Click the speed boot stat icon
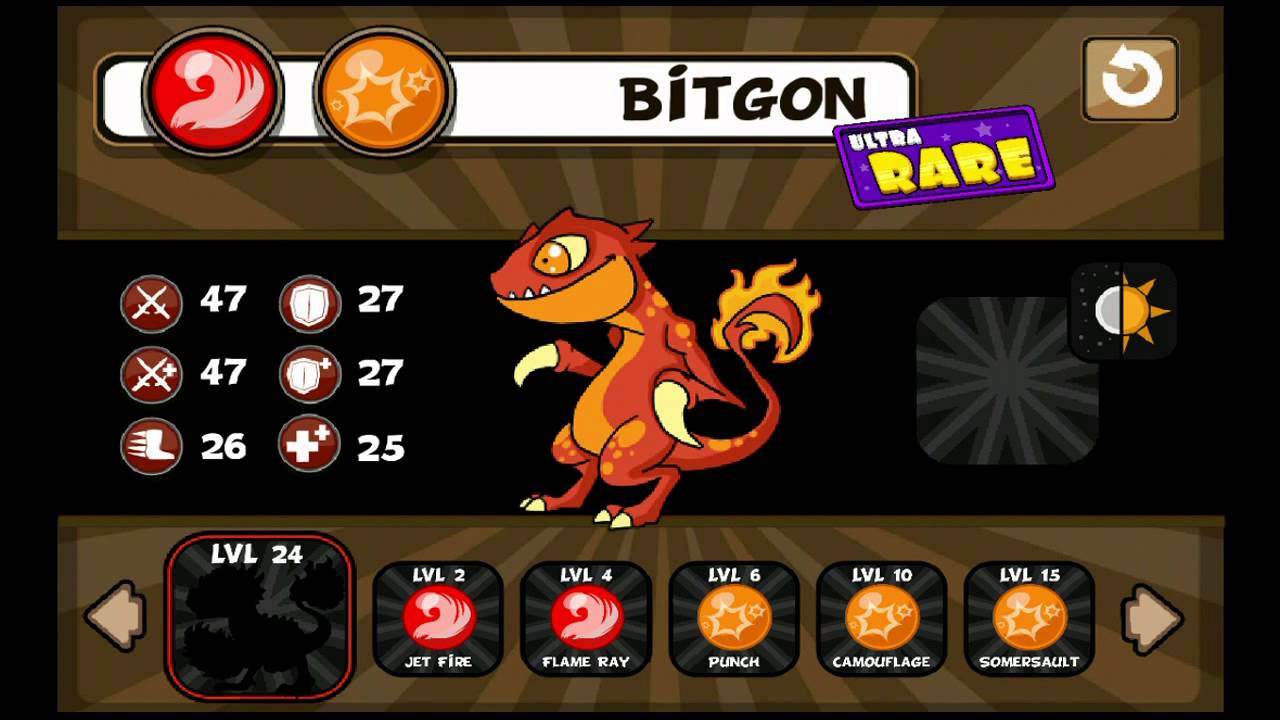This screenshot has height=720, width=1280. [151, 447]
